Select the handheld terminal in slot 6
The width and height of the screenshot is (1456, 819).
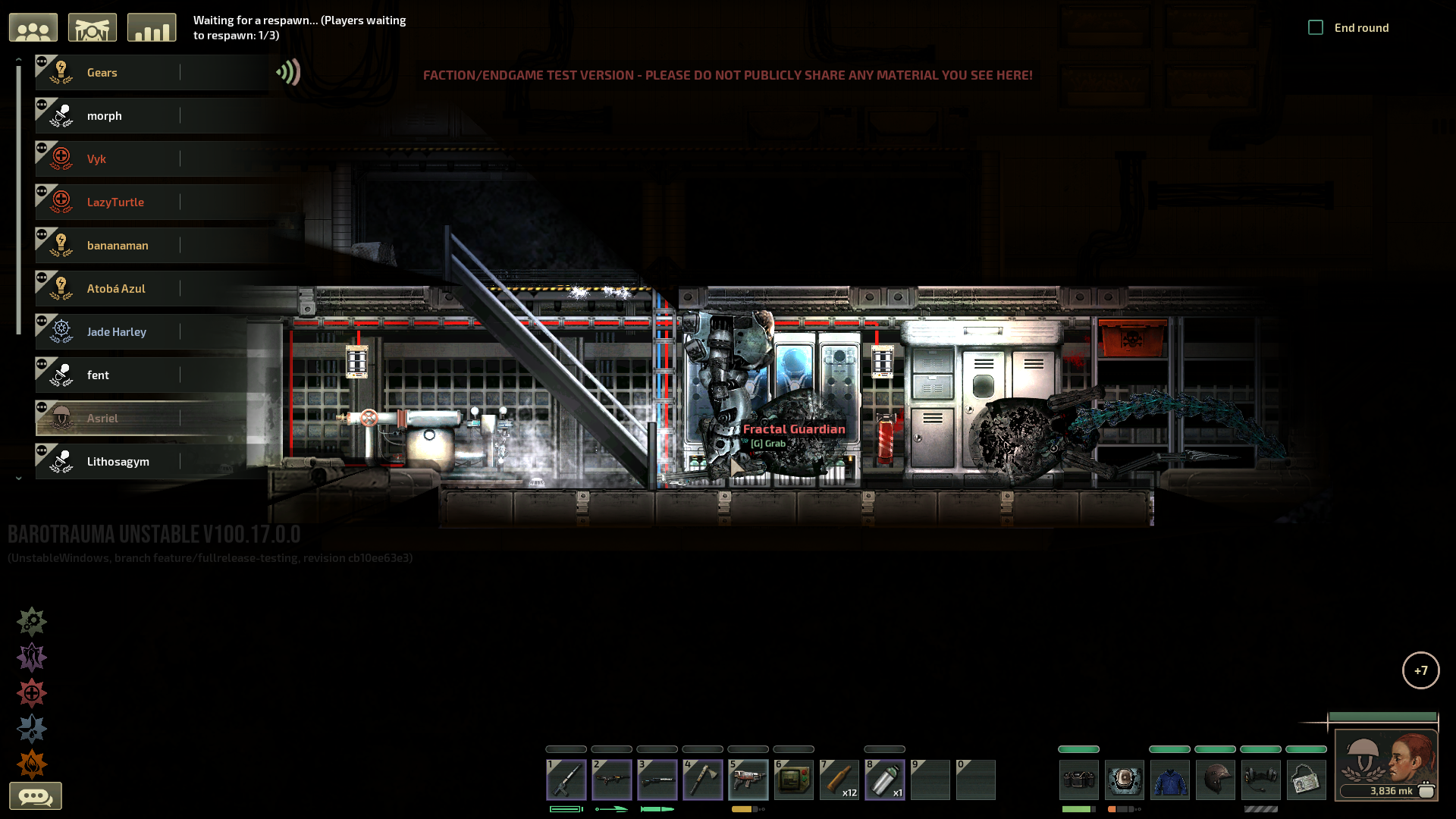pyautogui.click(x=794, y=780)
